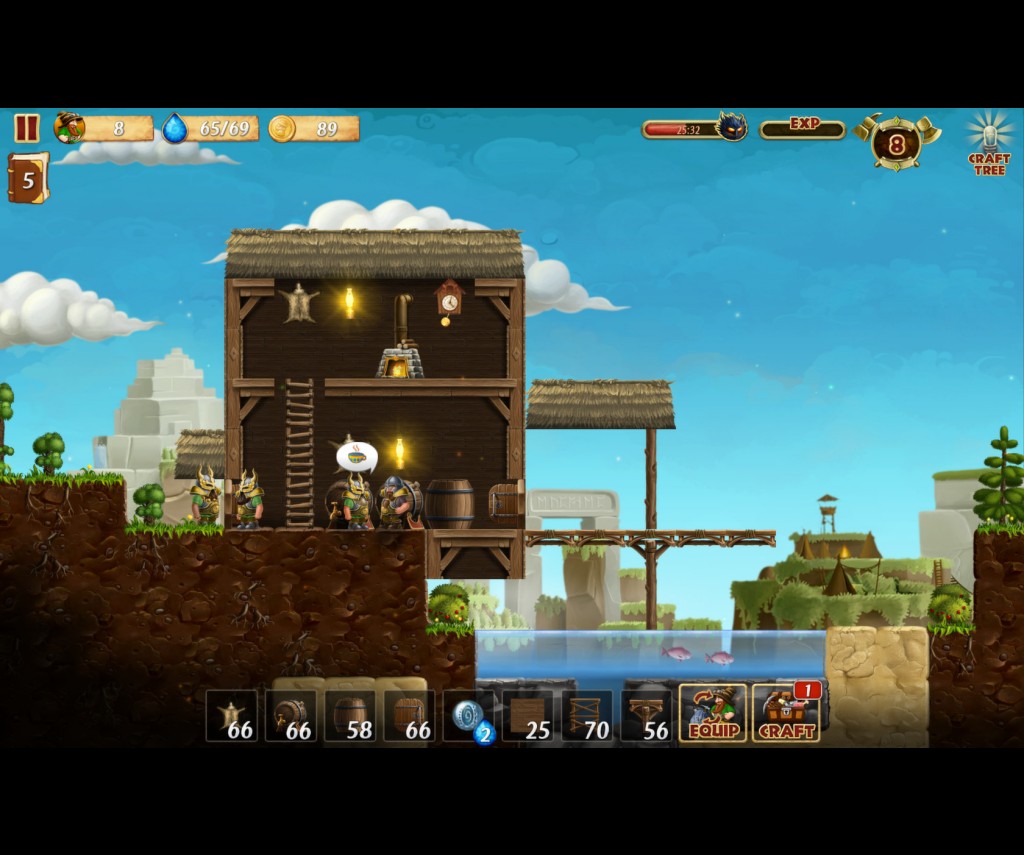Image resolution: width=1024 pixels, height=855 pixels.
Task: Select the animal hide trophy slot
Action: point(232,716)
